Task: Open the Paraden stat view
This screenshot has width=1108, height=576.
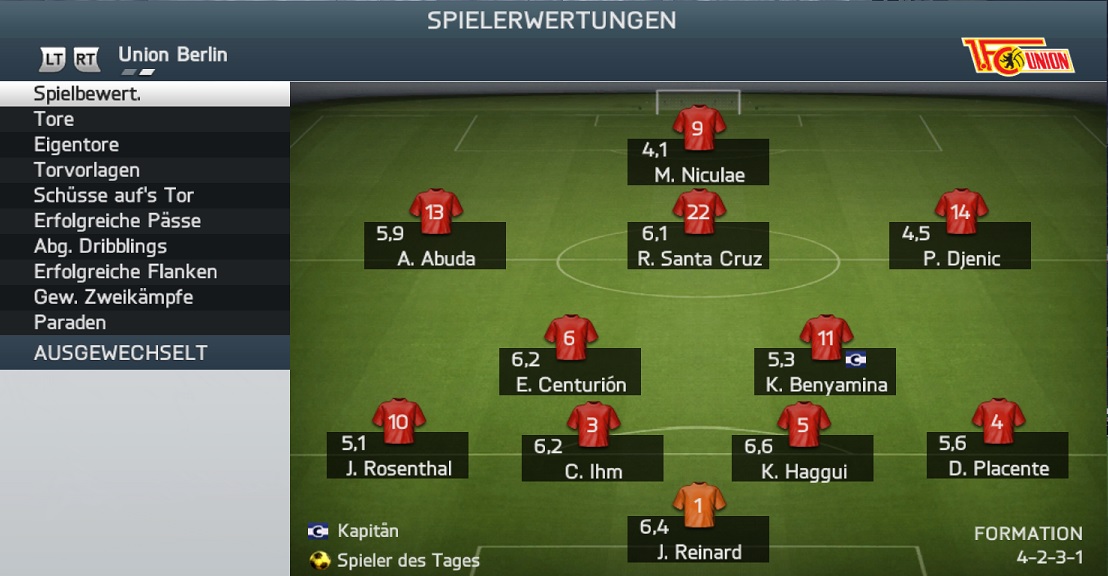Action: (x=145, y=323)
